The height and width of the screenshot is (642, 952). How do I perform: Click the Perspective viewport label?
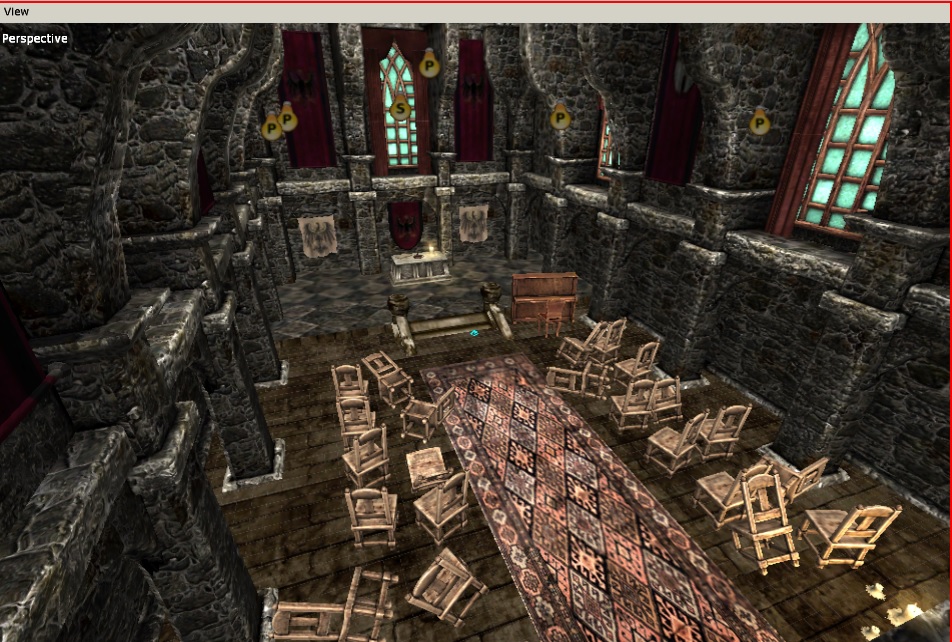[35, 39]
